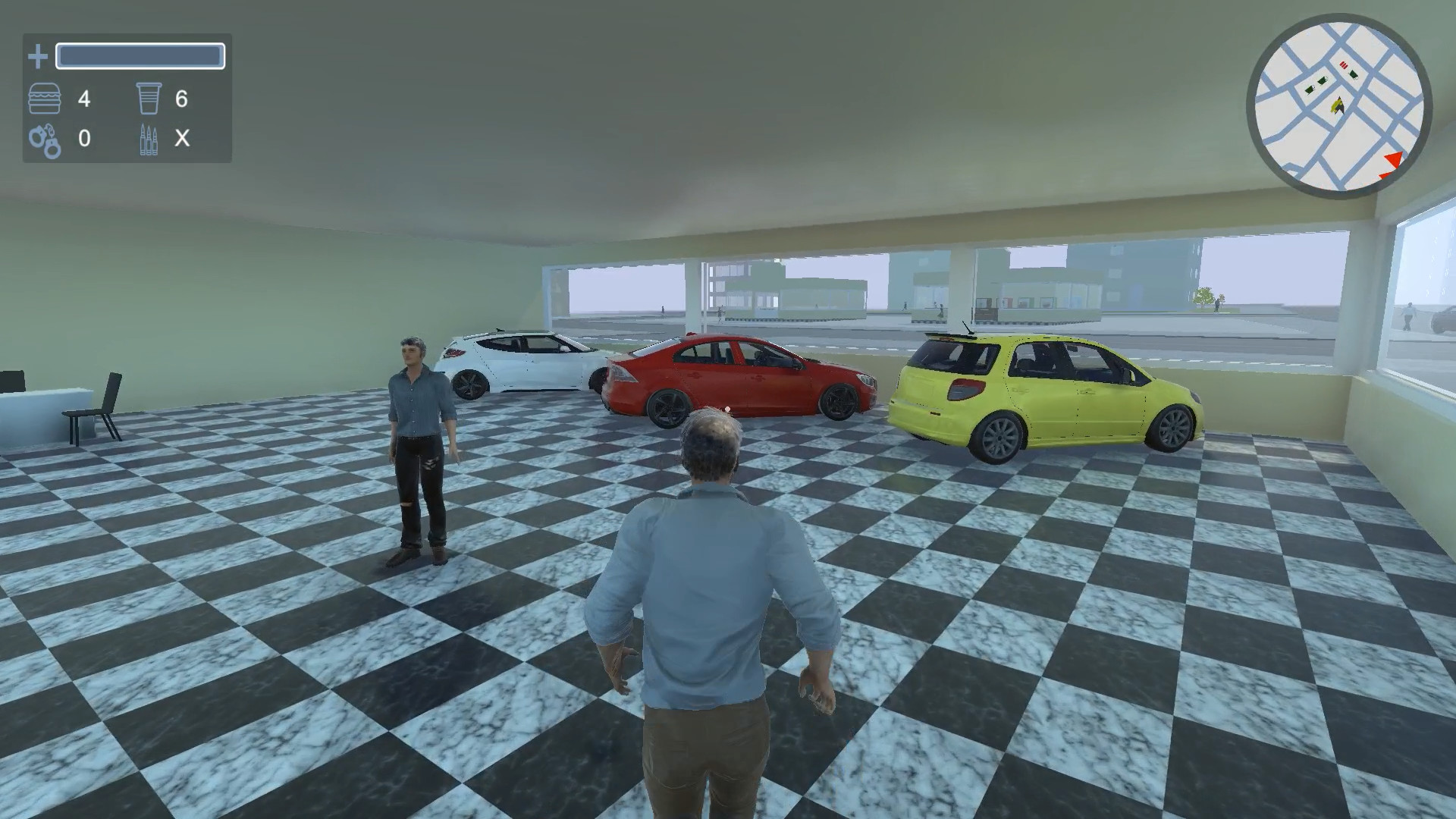This screenshot has height=819, width=1456.
Task: Click a green car marker on the minimap
Action: coord(1322,81)
